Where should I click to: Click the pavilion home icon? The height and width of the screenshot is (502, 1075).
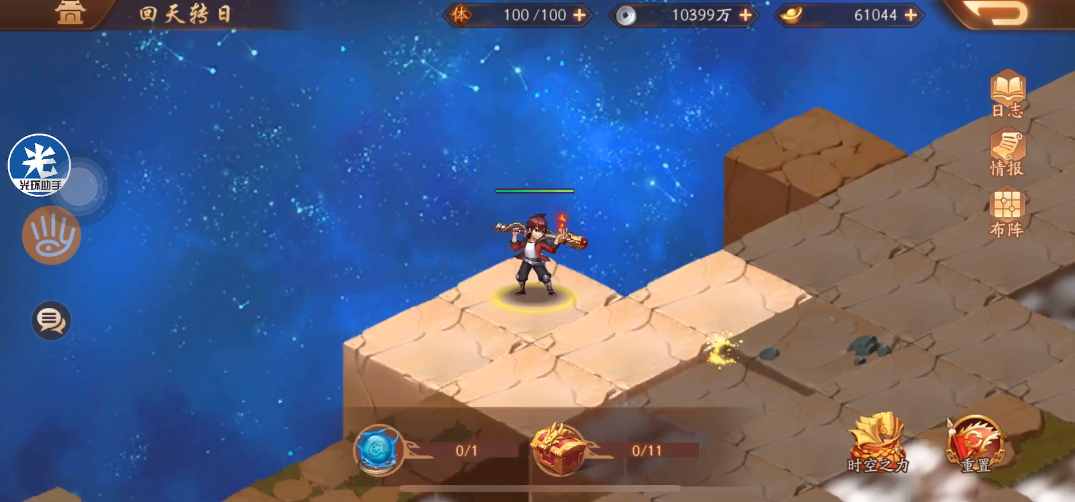point(70,14)
